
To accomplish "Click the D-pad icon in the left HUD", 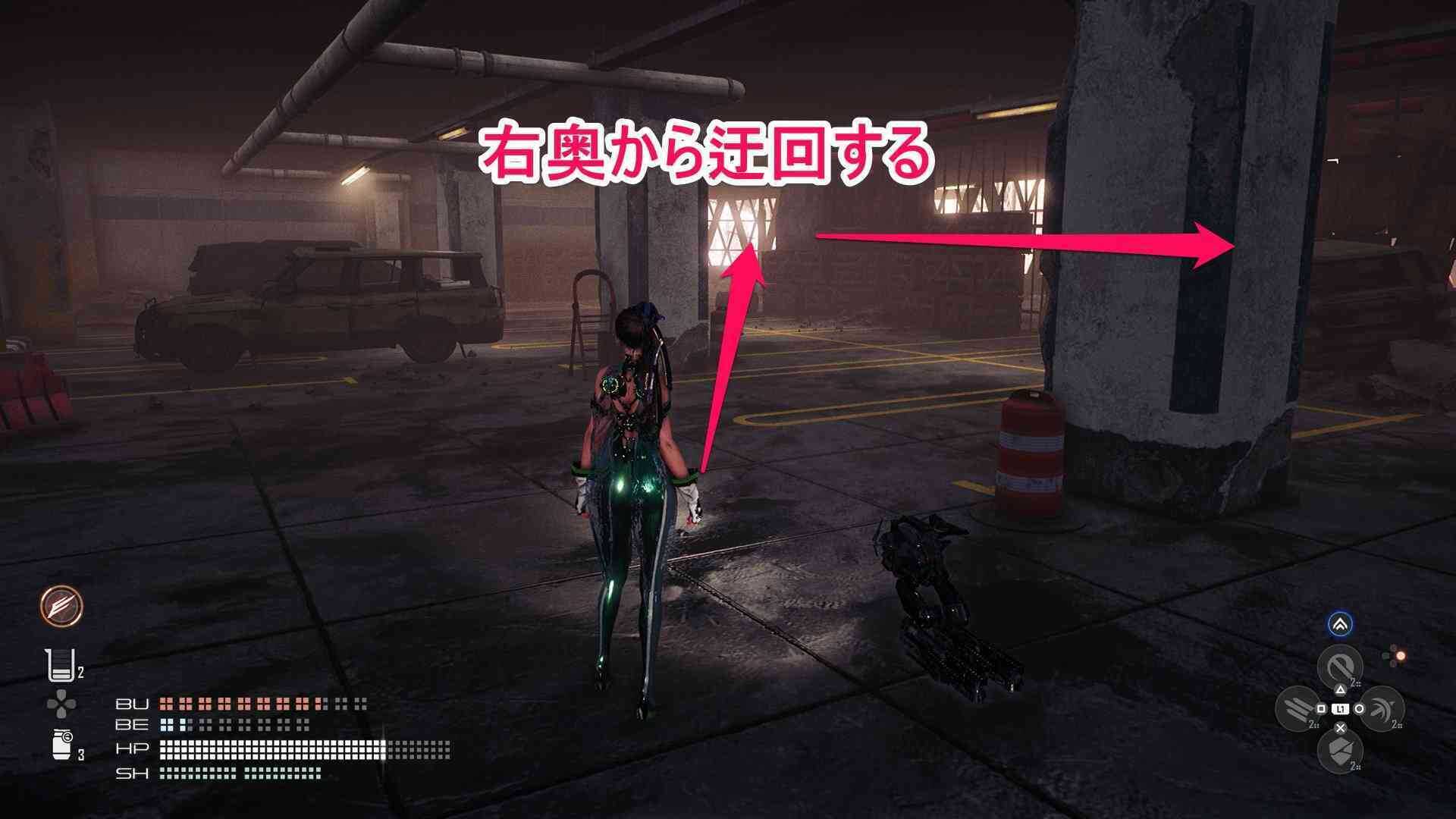I will coord(62,703).
